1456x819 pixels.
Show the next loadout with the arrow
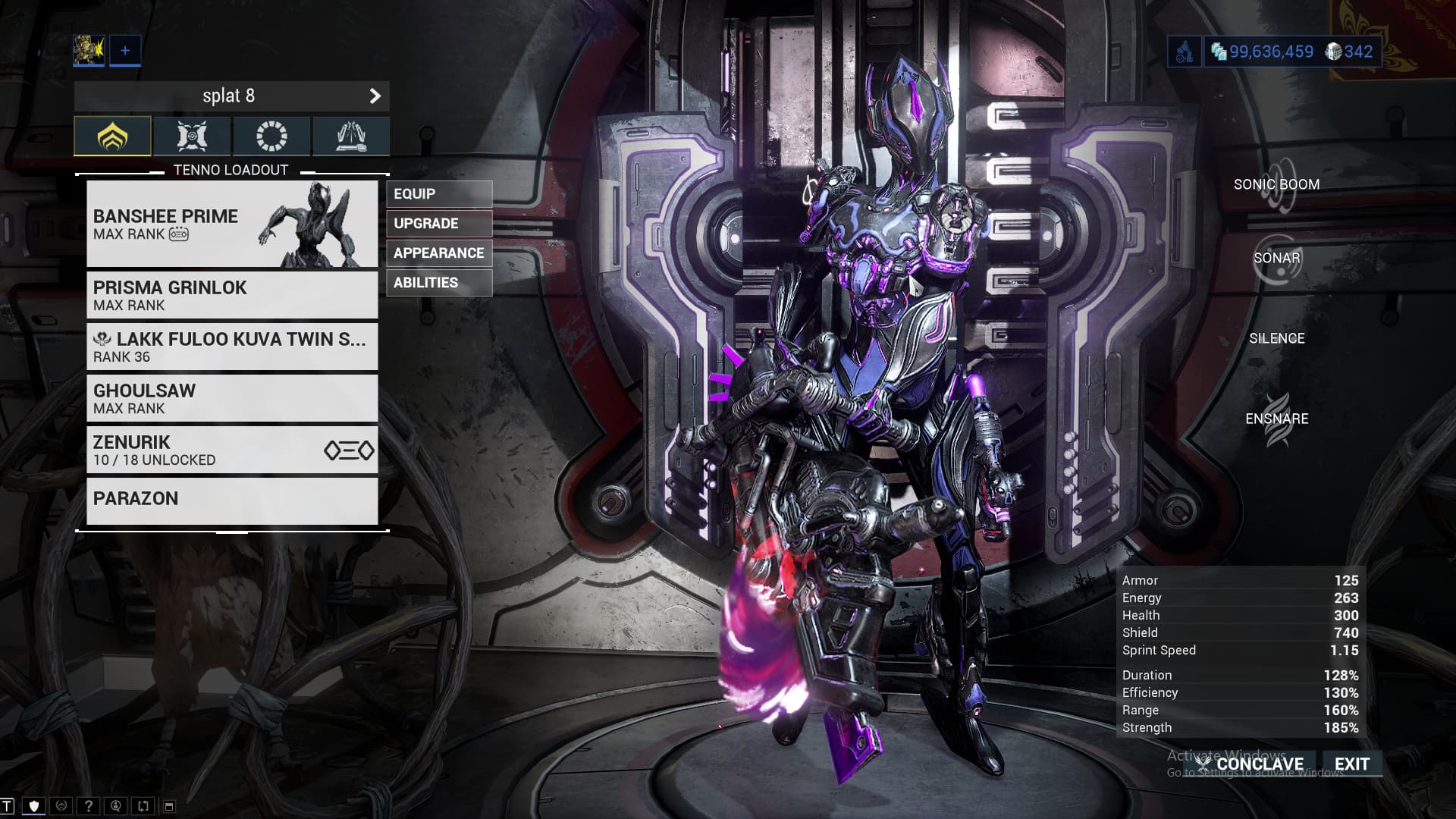pyautogui.click(x=375, y=96)
